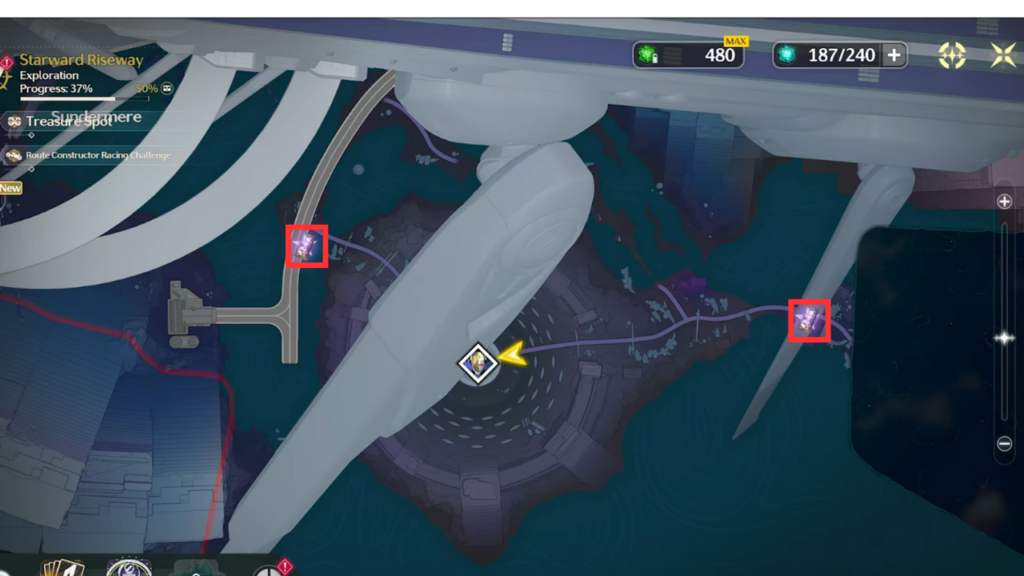Image resolution: width=1024 pixels, height=576 pixels.
Task: Open the Route Constructor Racing Challenge entry
Action: (90, 156)
